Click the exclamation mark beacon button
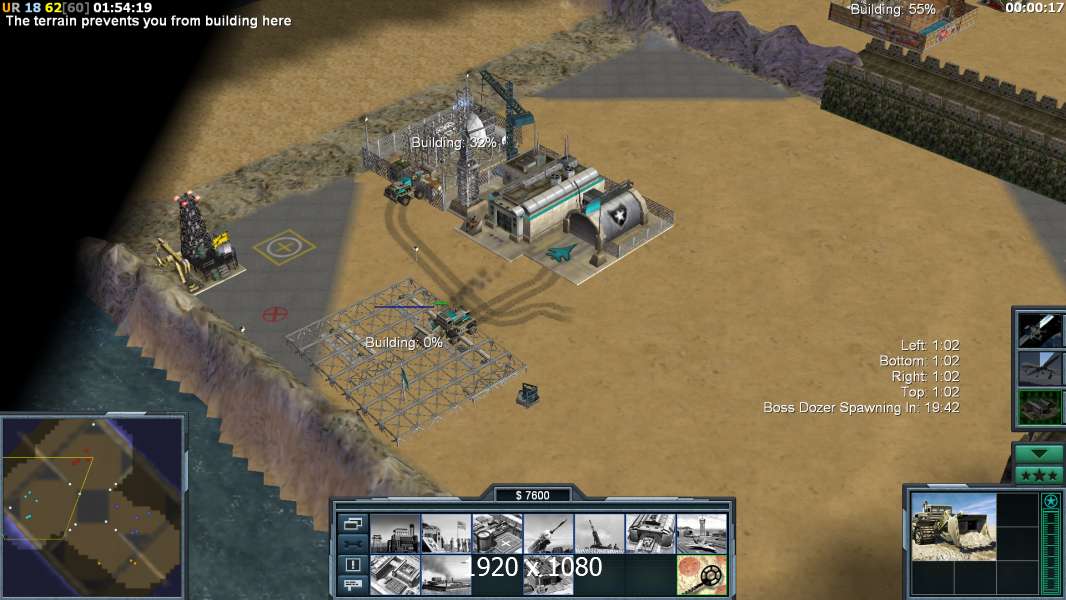1066x600 pixels. coord(352,565)
